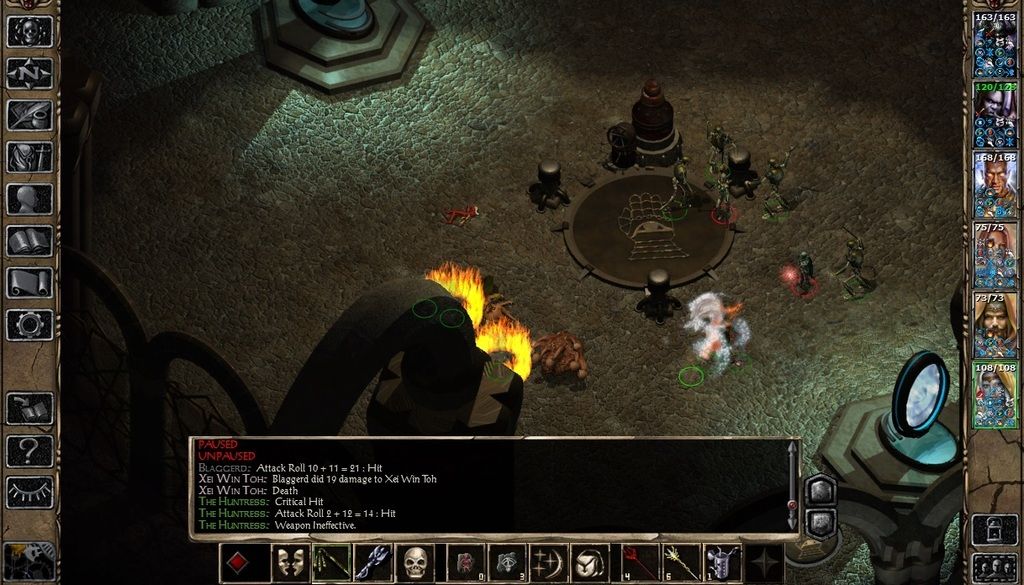The width and height of the screenshot is (1024, 585).
Task: Open the area map with the compass button
Action: coord(29,73)
